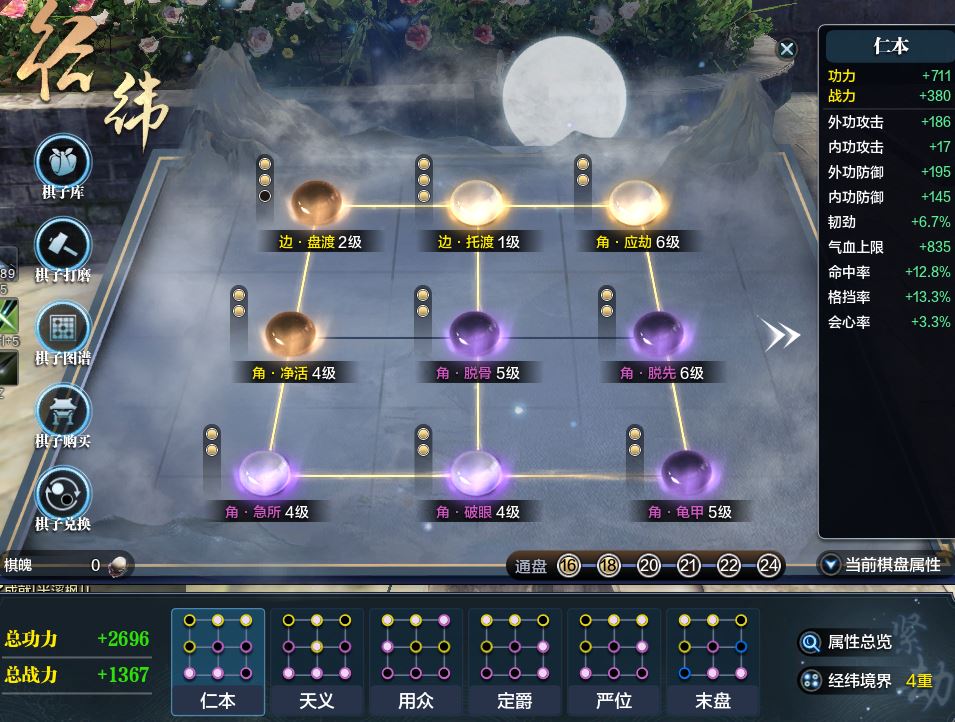Open the 棋子购买 shop
Screen dimensions: 955x722
coord(63,412)
